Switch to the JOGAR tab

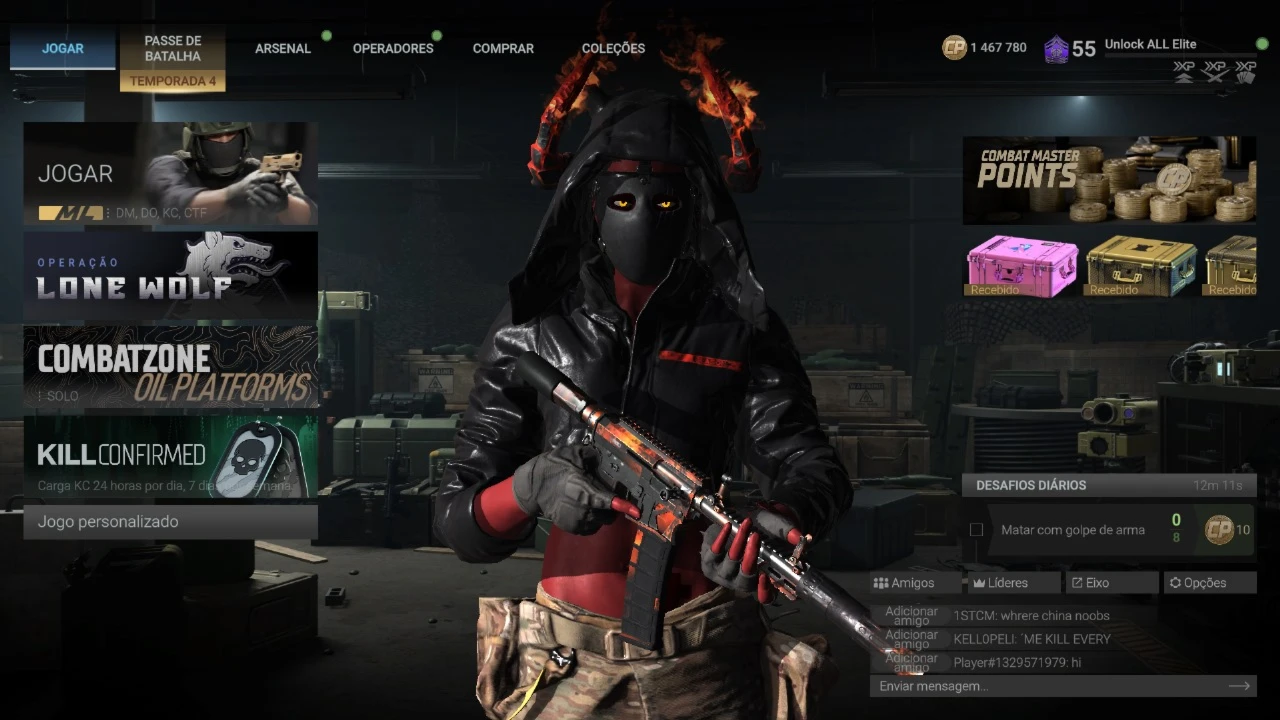click(63, 48)
